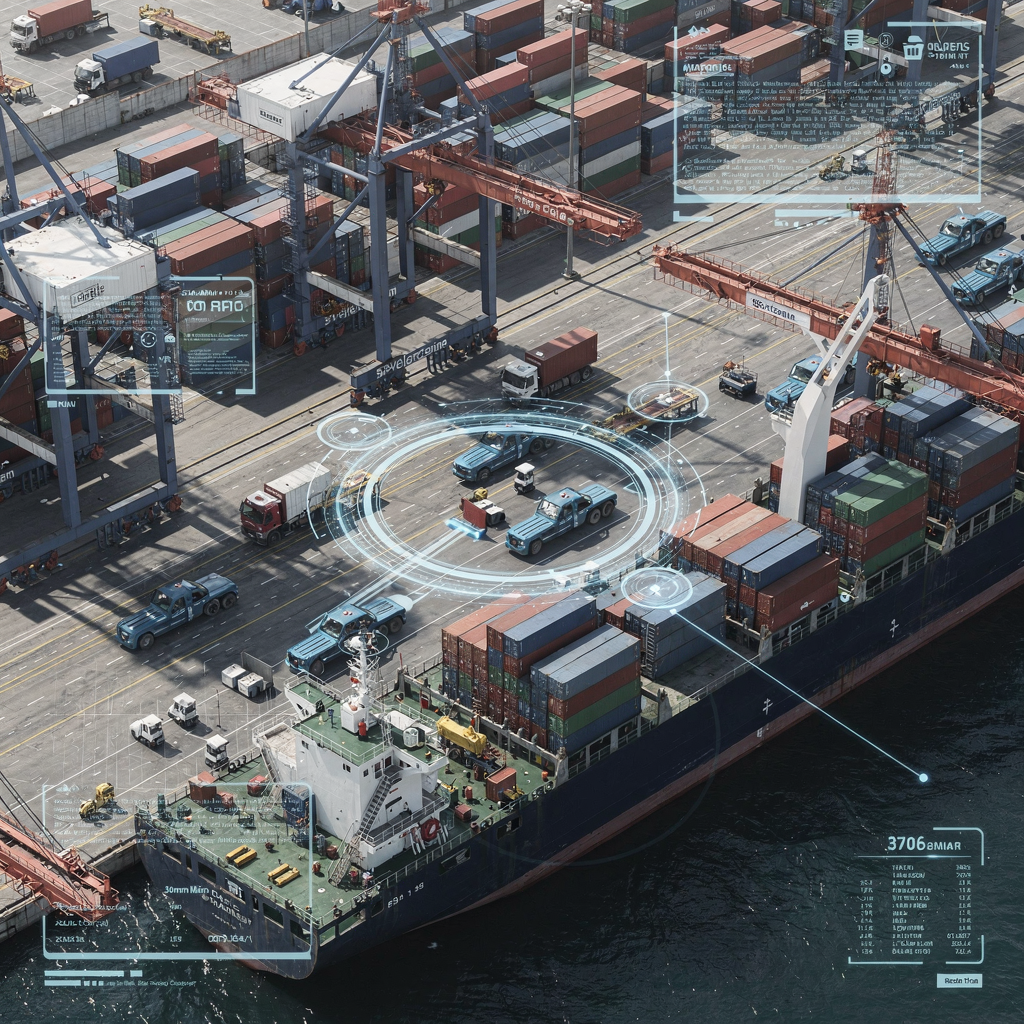Open the document icon in the top-right panel
The height and width of the screenshot is (1024, 1024).
click(853, 39)
